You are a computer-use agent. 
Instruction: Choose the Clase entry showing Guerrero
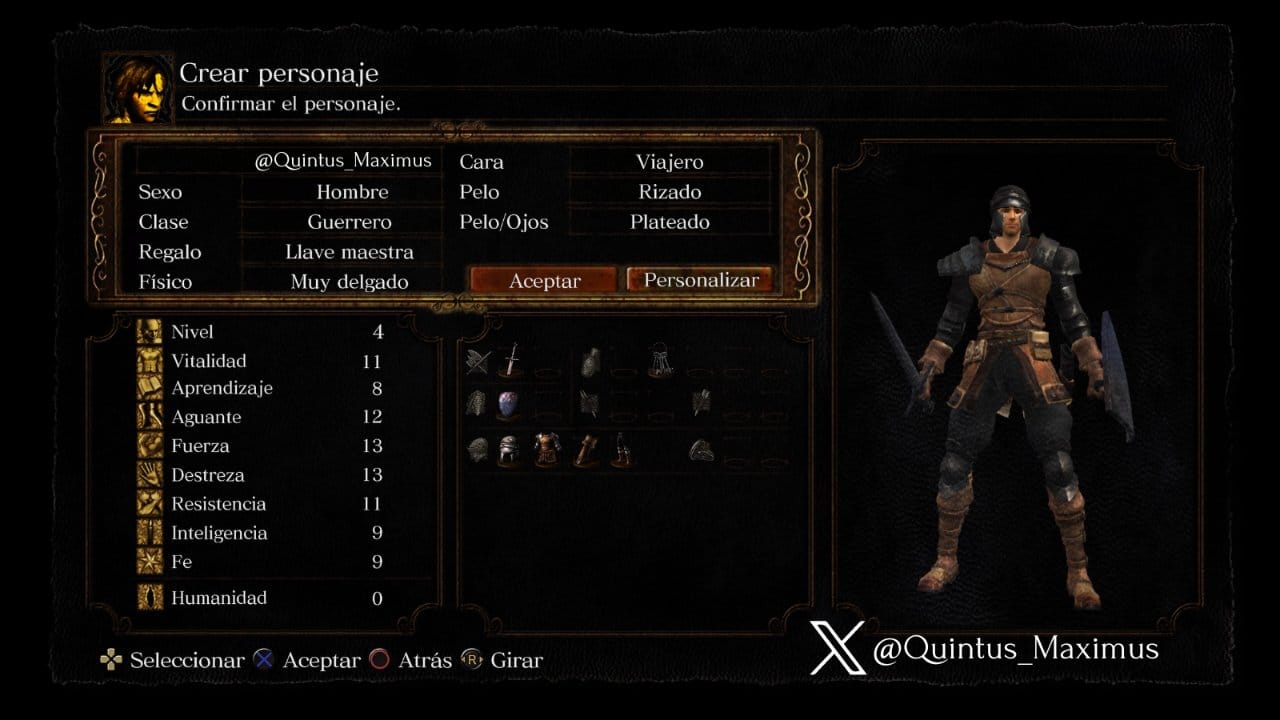(349, 222)
